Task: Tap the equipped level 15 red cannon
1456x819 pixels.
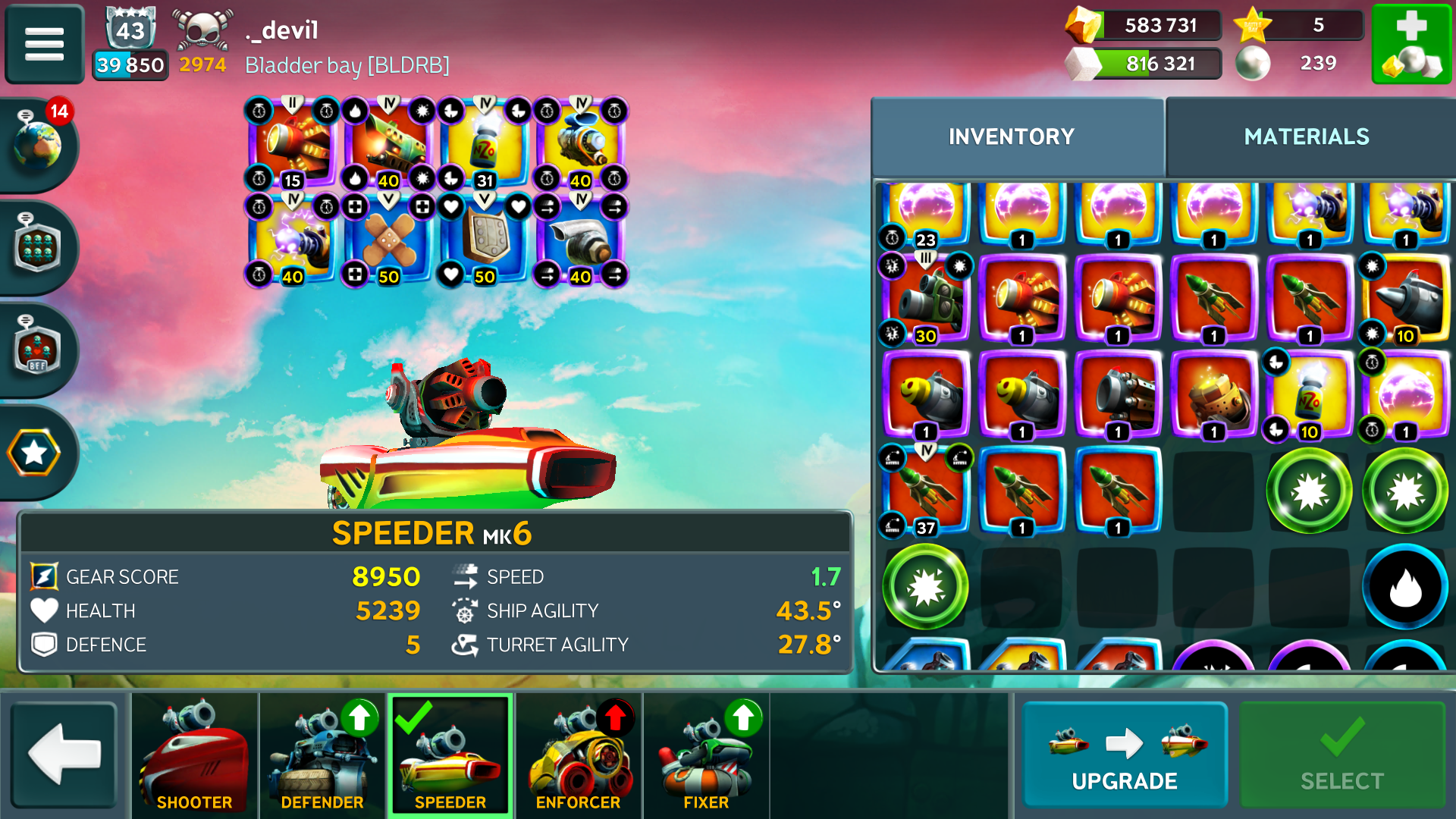Action: pyautogui.click(x=293, y=144)
